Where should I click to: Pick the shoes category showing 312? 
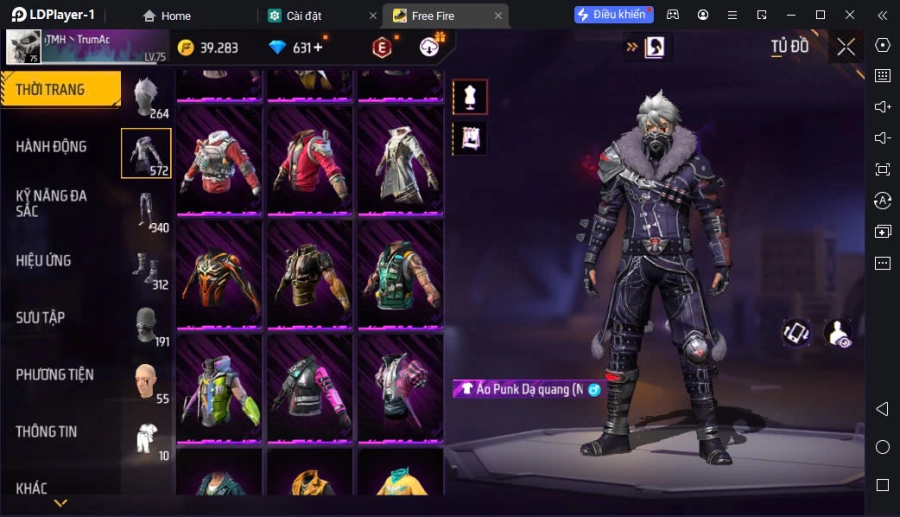pyautogui.click(x=147, y=268)
